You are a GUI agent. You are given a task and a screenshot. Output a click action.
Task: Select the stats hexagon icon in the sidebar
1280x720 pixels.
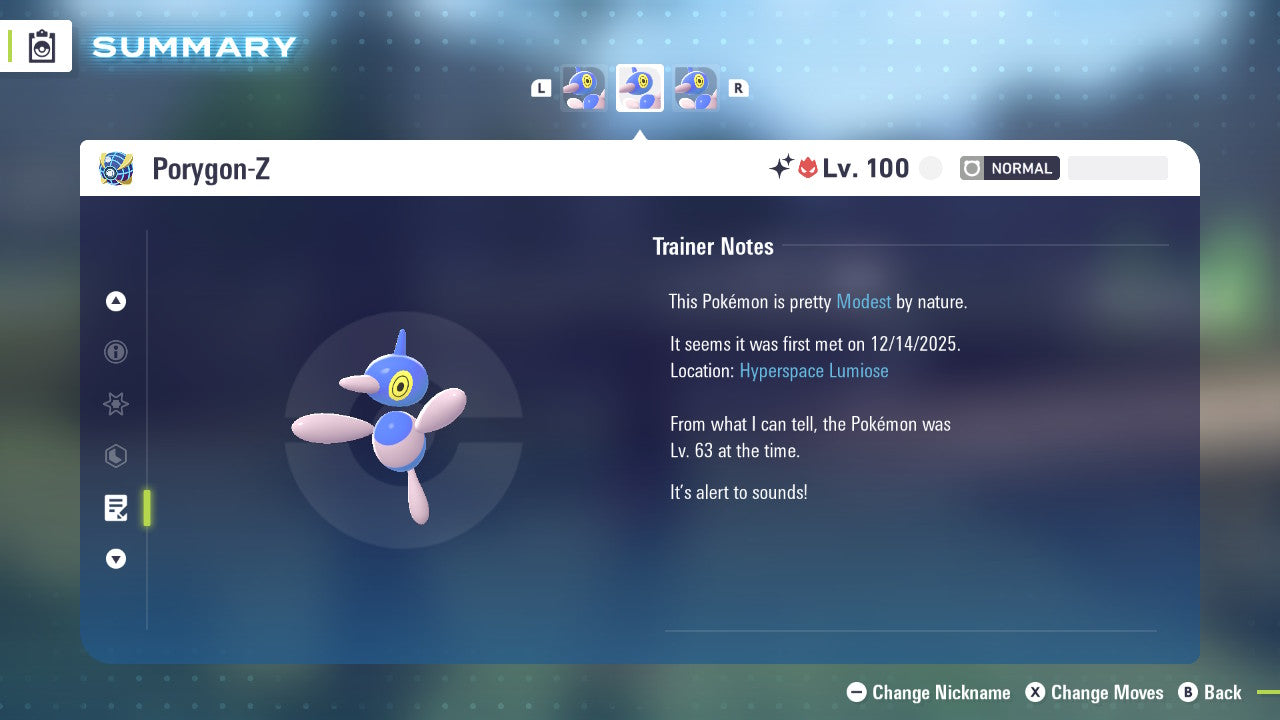[x=115, y=456]
